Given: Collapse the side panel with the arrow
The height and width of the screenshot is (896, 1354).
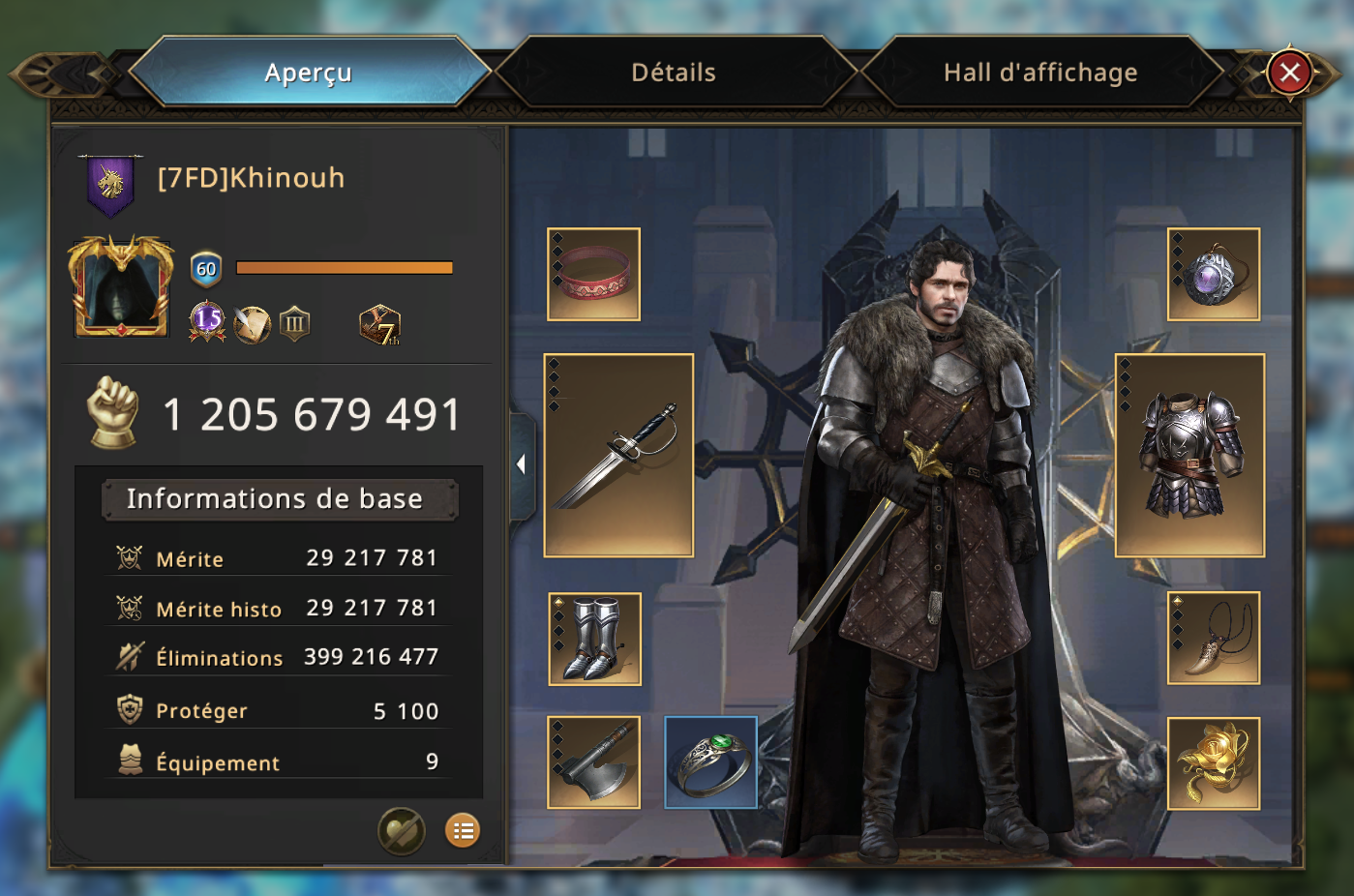Looking at the screenshot, I should pos(521,464).
